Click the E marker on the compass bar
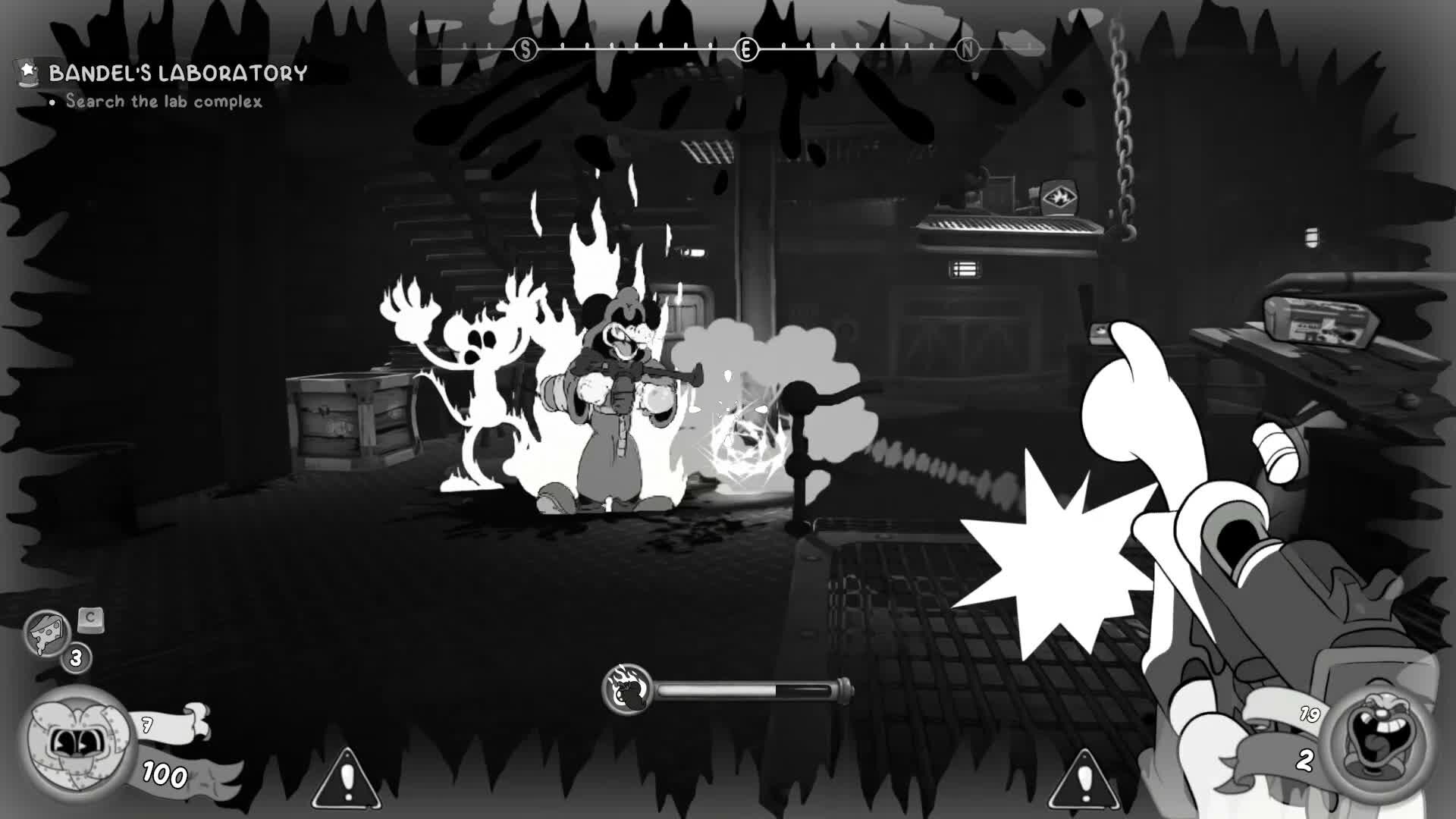Viewport: 1456px width, 819px height. (747, 49)
